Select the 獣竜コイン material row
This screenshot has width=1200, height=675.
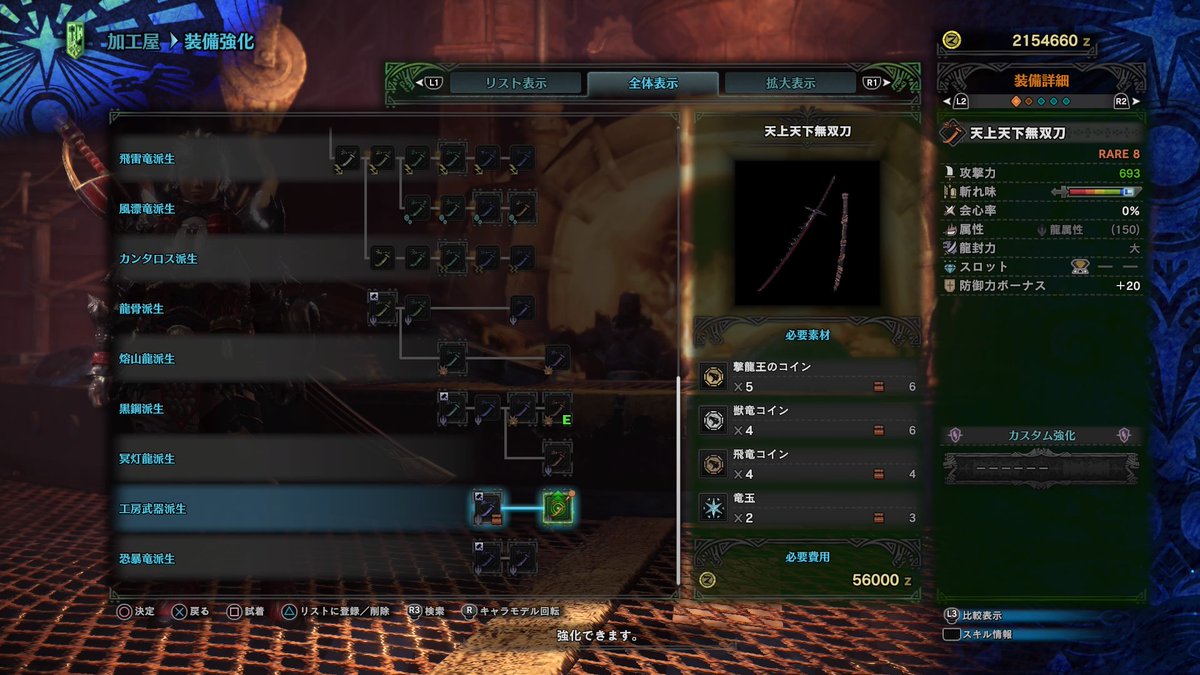[808, 421]
